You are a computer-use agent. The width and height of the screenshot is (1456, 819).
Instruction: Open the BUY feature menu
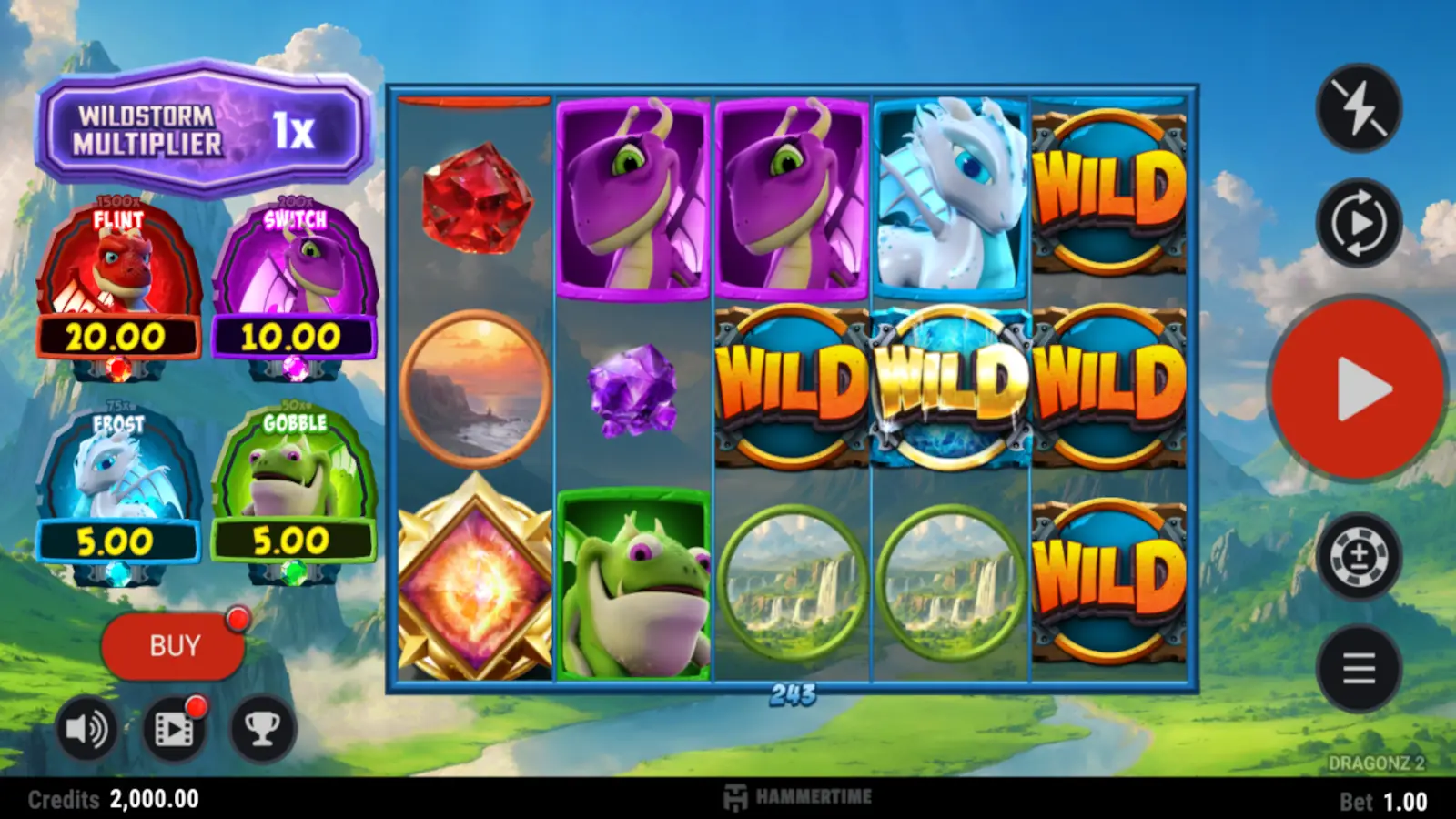point(175,645)
